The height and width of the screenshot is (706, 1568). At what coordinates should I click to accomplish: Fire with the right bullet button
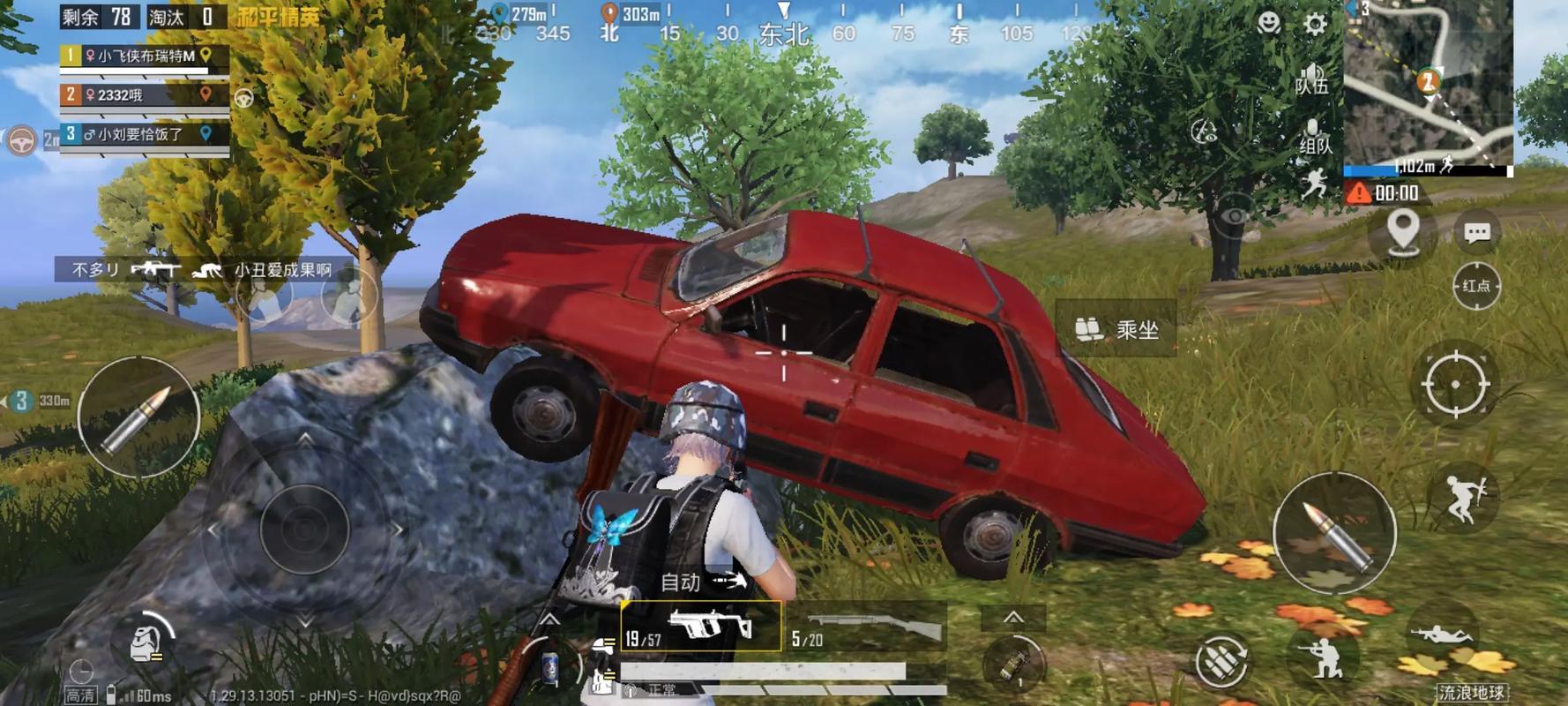click(1334, 532)
